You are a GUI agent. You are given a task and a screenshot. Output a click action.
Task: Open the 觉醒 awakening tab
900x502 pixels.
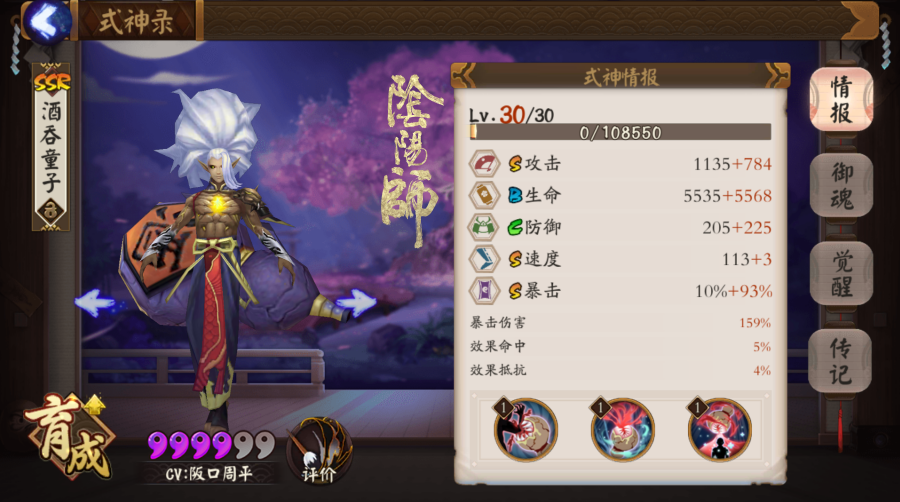tap(840, 273)
